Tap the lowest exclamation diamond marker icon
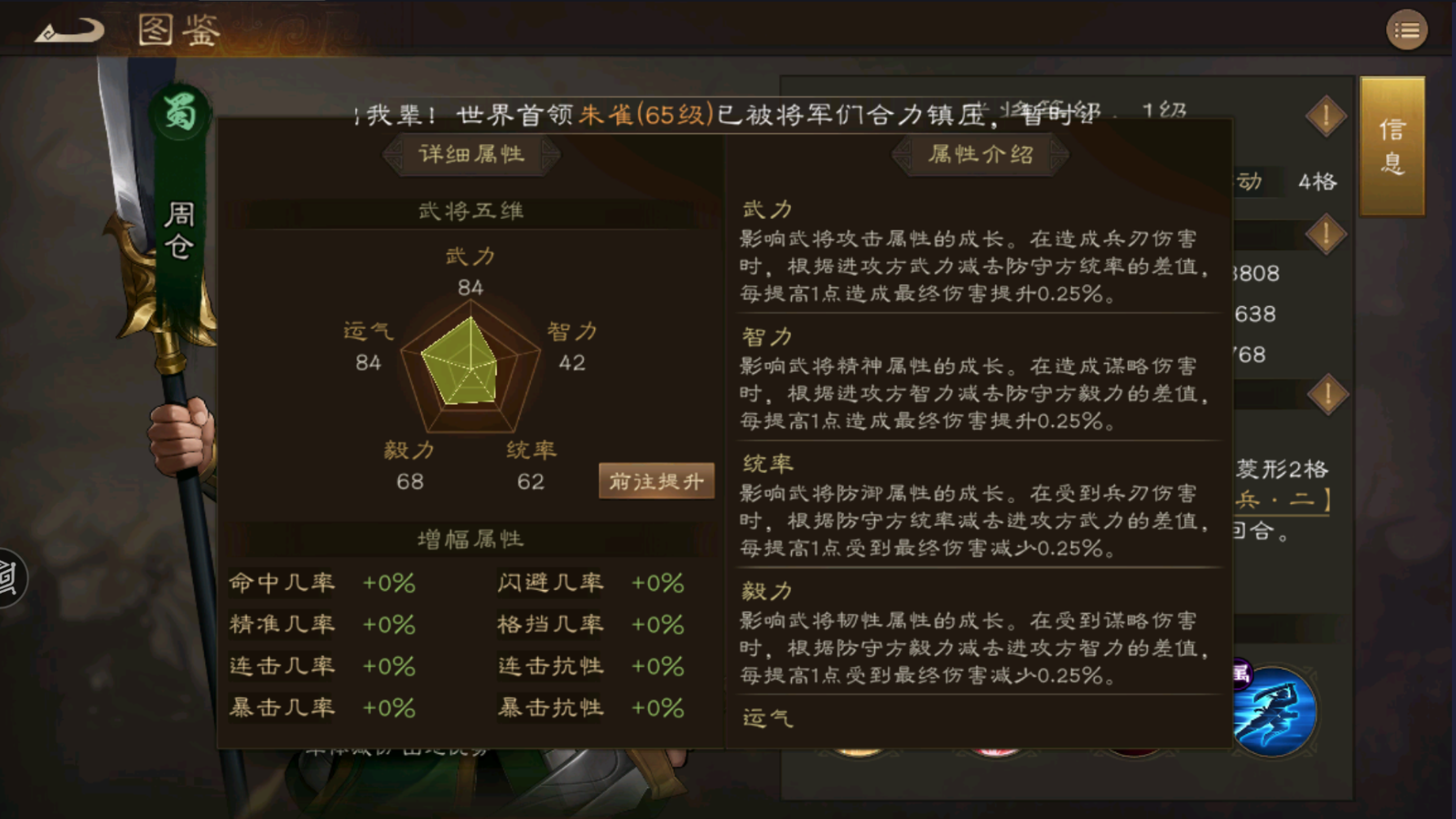1456x819 pixels. click(1326, 392)
